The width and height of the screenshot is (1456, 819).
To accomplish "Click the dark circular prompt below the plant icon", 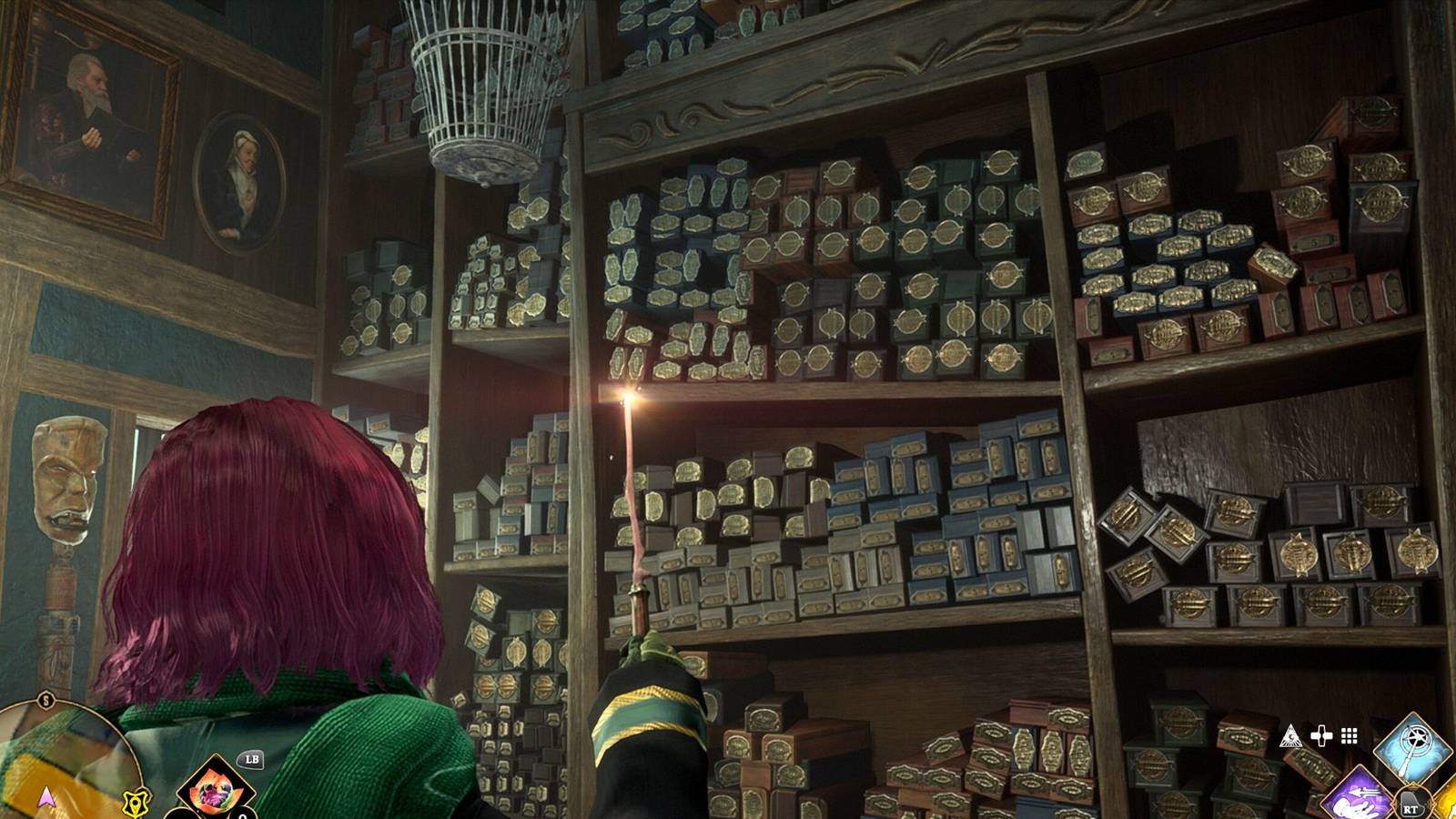I will pyautogui.click(x=182, y=815).
